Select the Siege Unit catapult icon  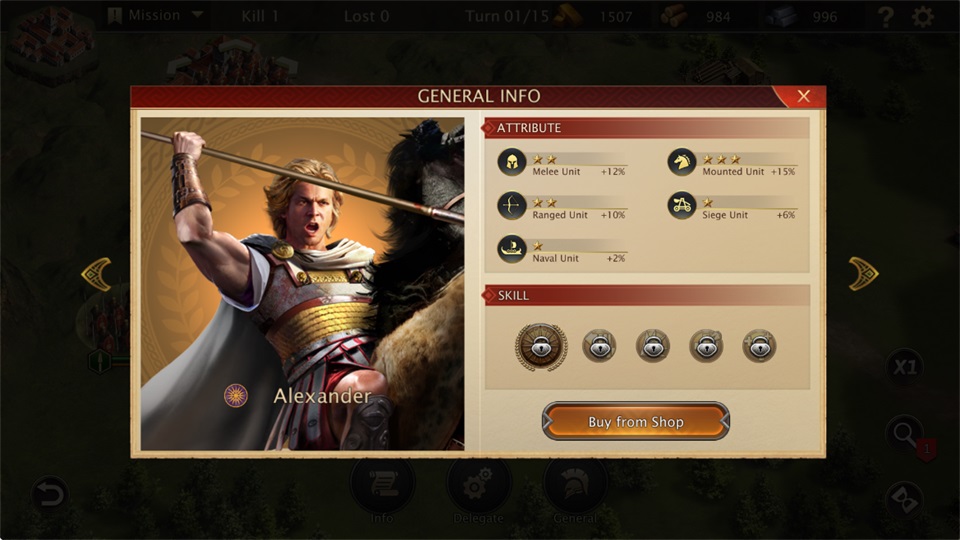coord(682,206)
